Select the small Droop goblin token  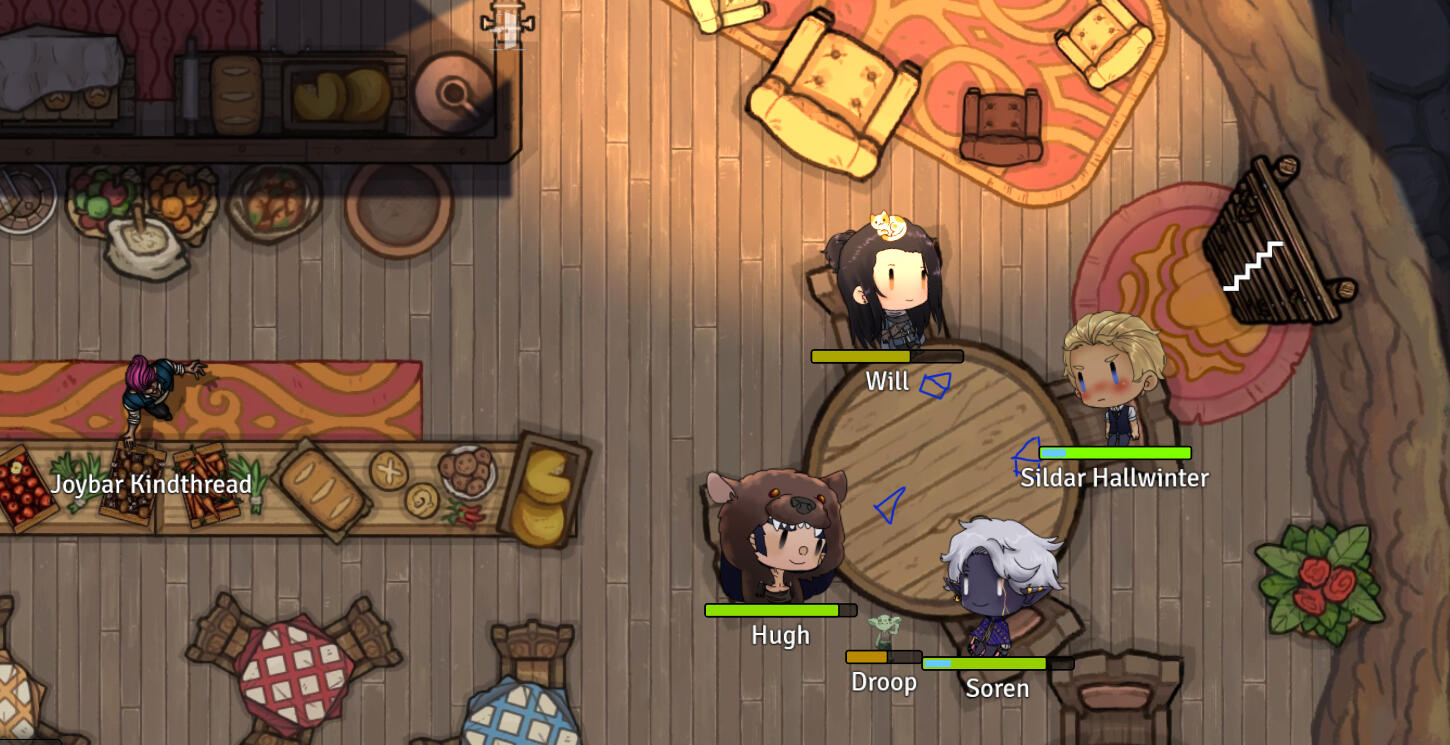(x=884, y=632)
